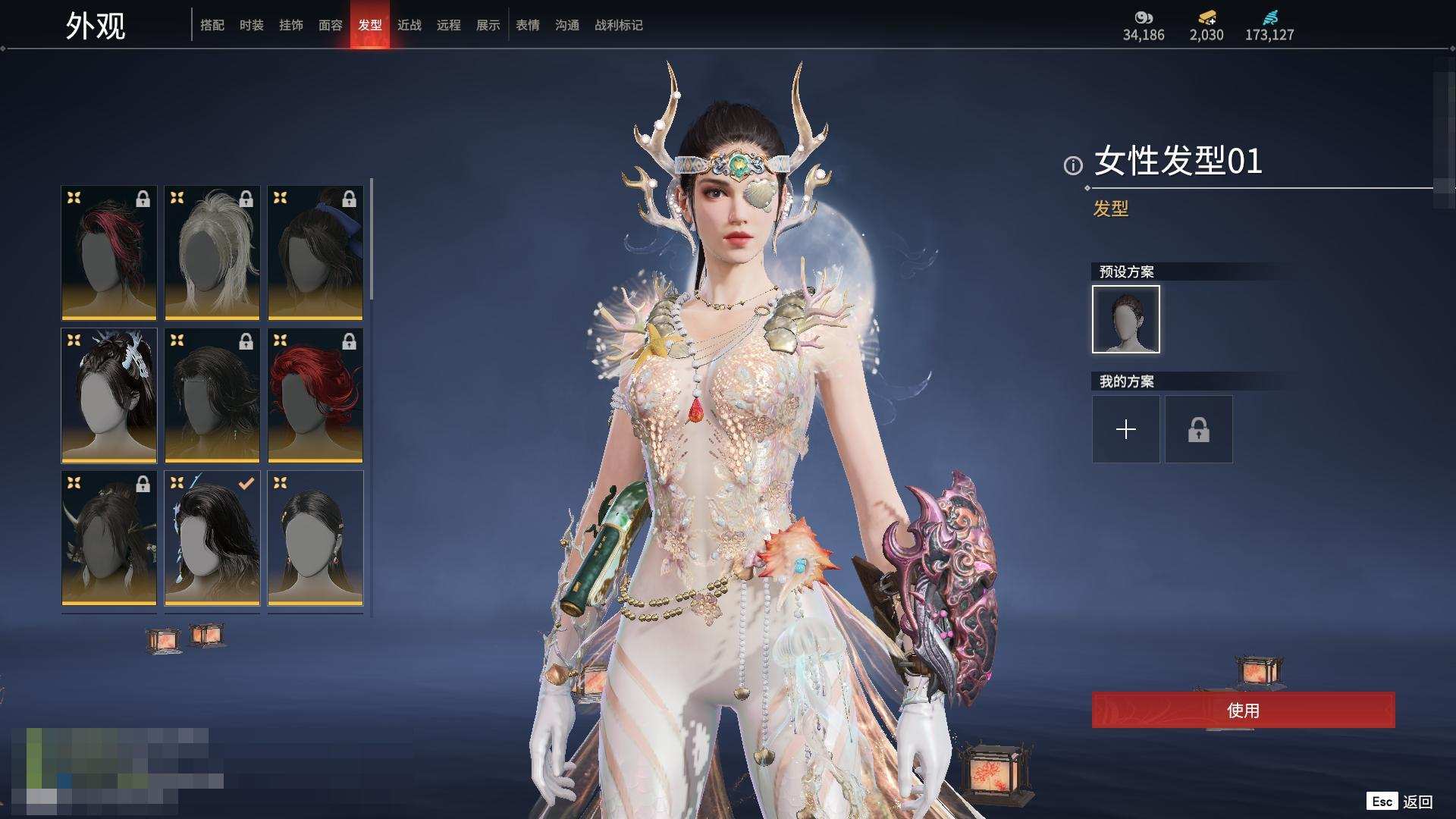Go to the 面容 tab
1456x819 pixels.
(331, 25)
